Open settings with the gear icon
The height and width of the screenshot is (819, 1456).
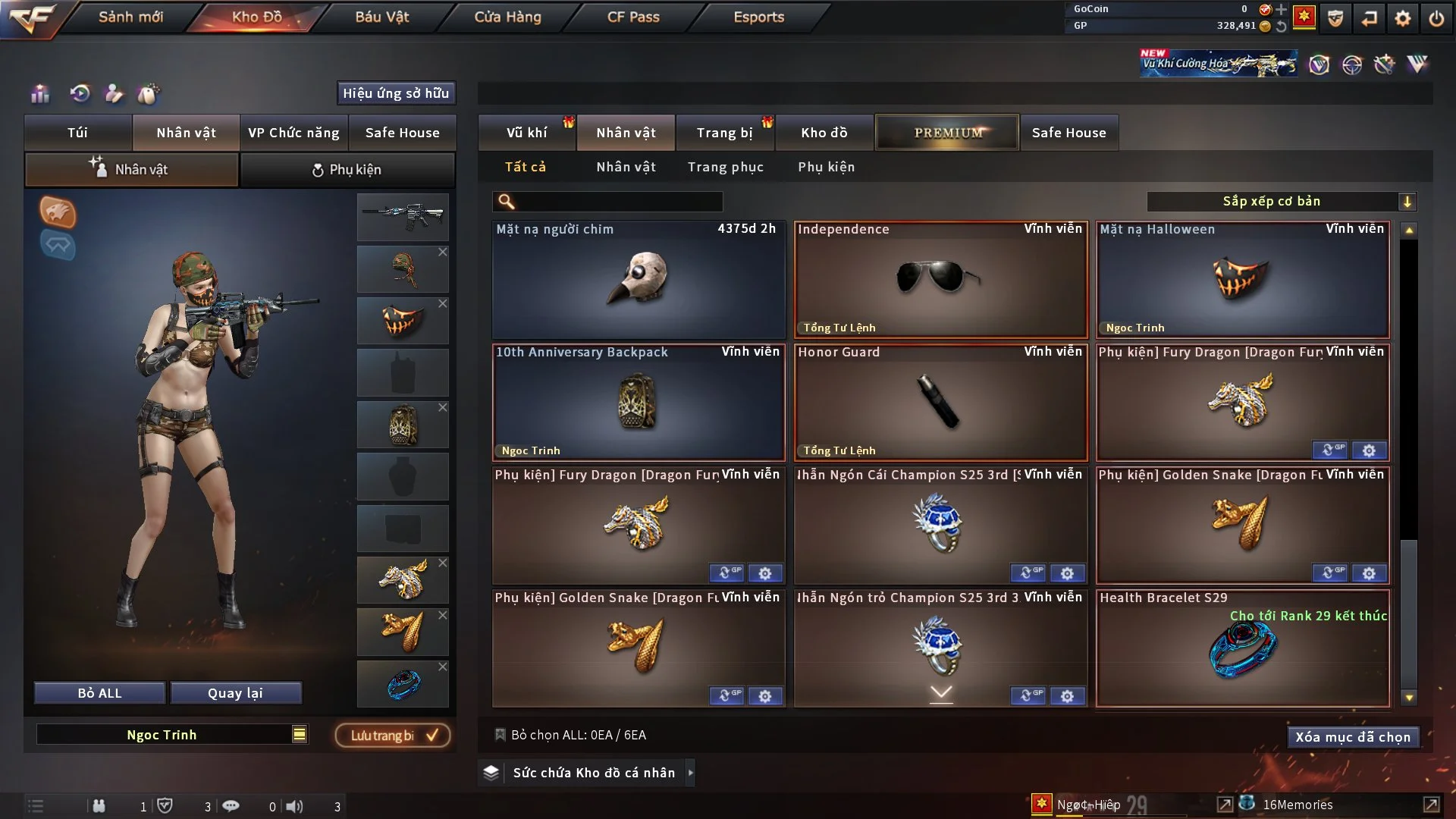point(1402,18)
